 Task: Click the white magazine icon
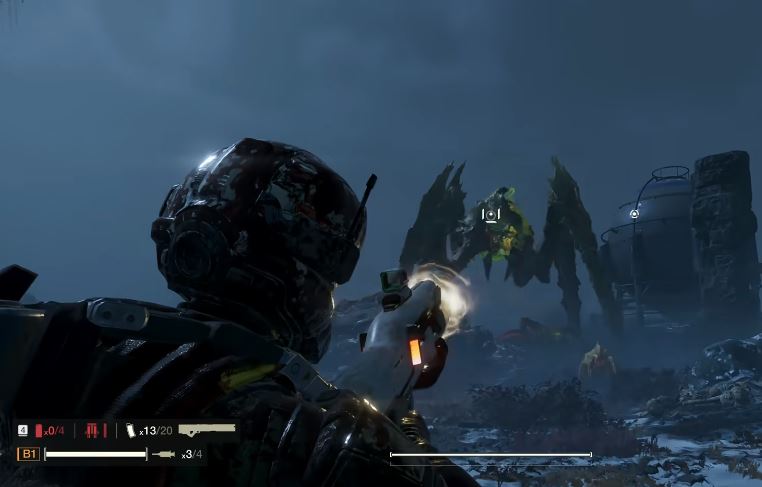tap(130, 430)
